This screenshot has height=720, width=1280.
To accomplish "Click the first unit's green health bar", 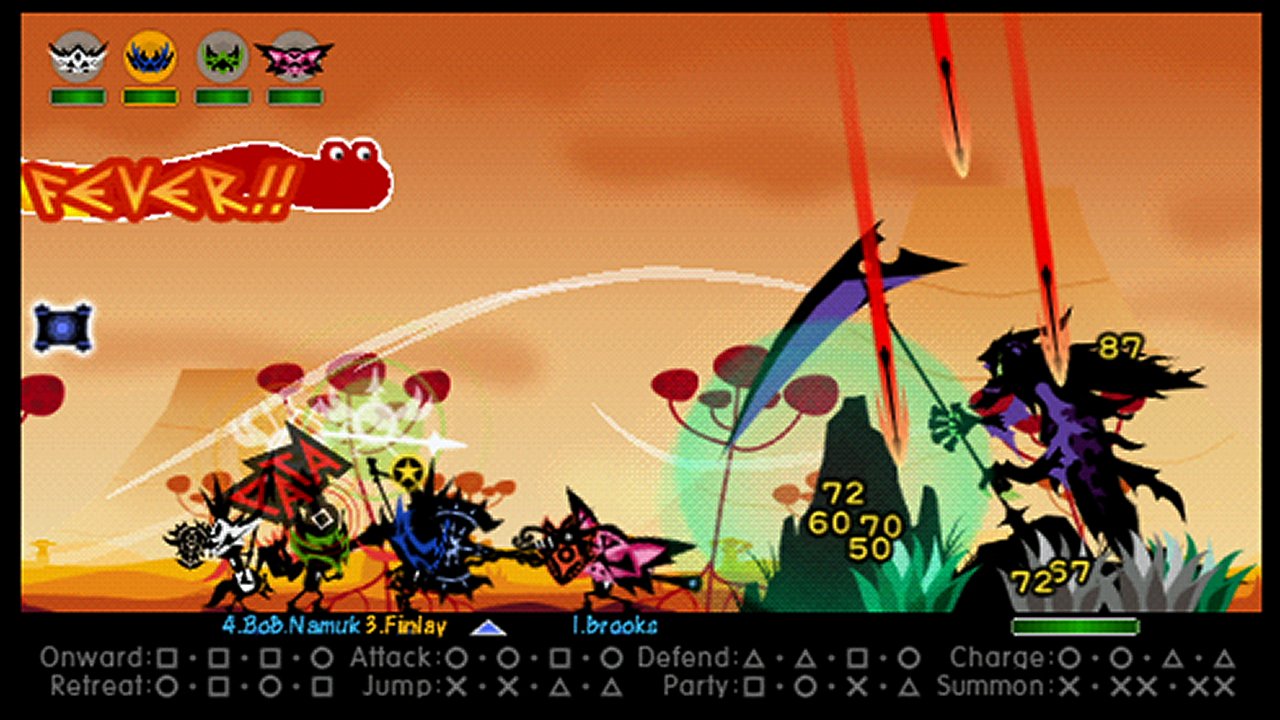I will (78, 96).
